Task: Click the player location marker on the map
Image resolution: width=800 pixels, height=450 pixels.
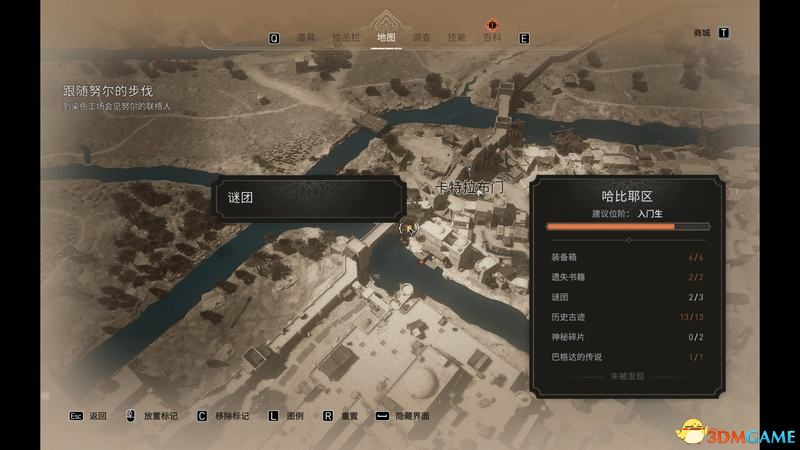Action: pos(407,229)
